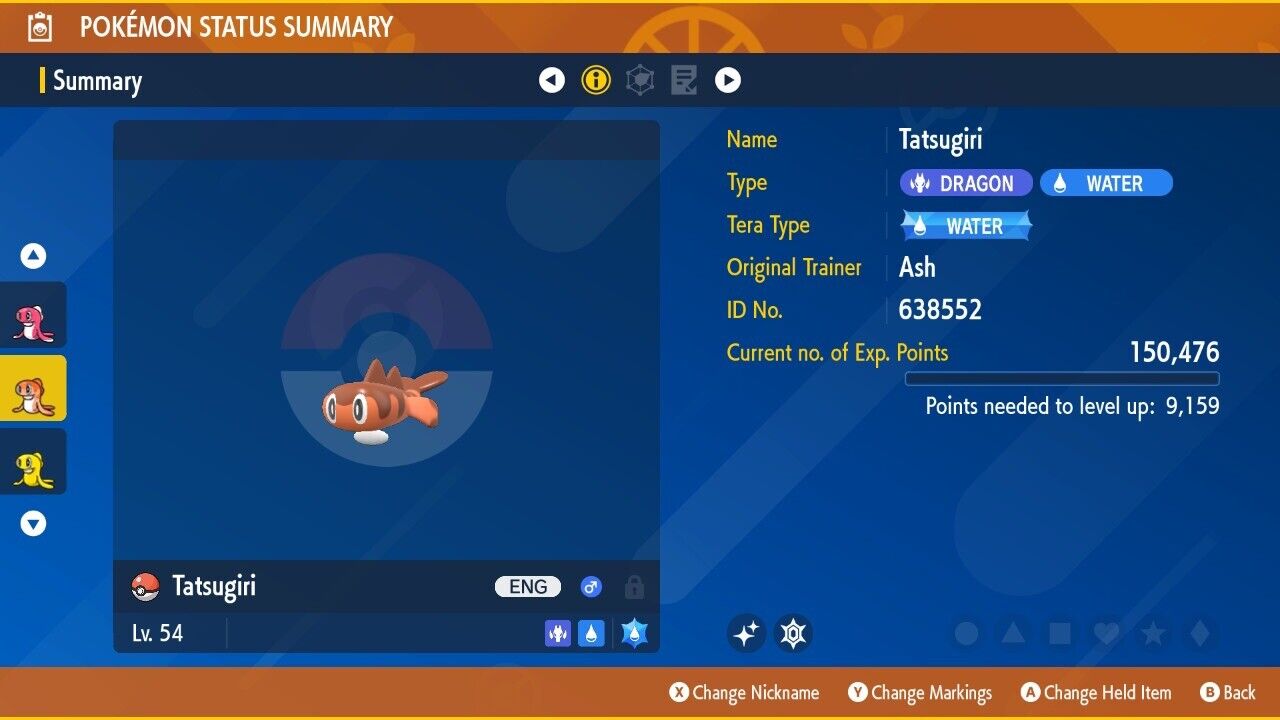Screen dimensions: 1280x720
Task: Click the Change Nickname option
Action: click(745, 692)
